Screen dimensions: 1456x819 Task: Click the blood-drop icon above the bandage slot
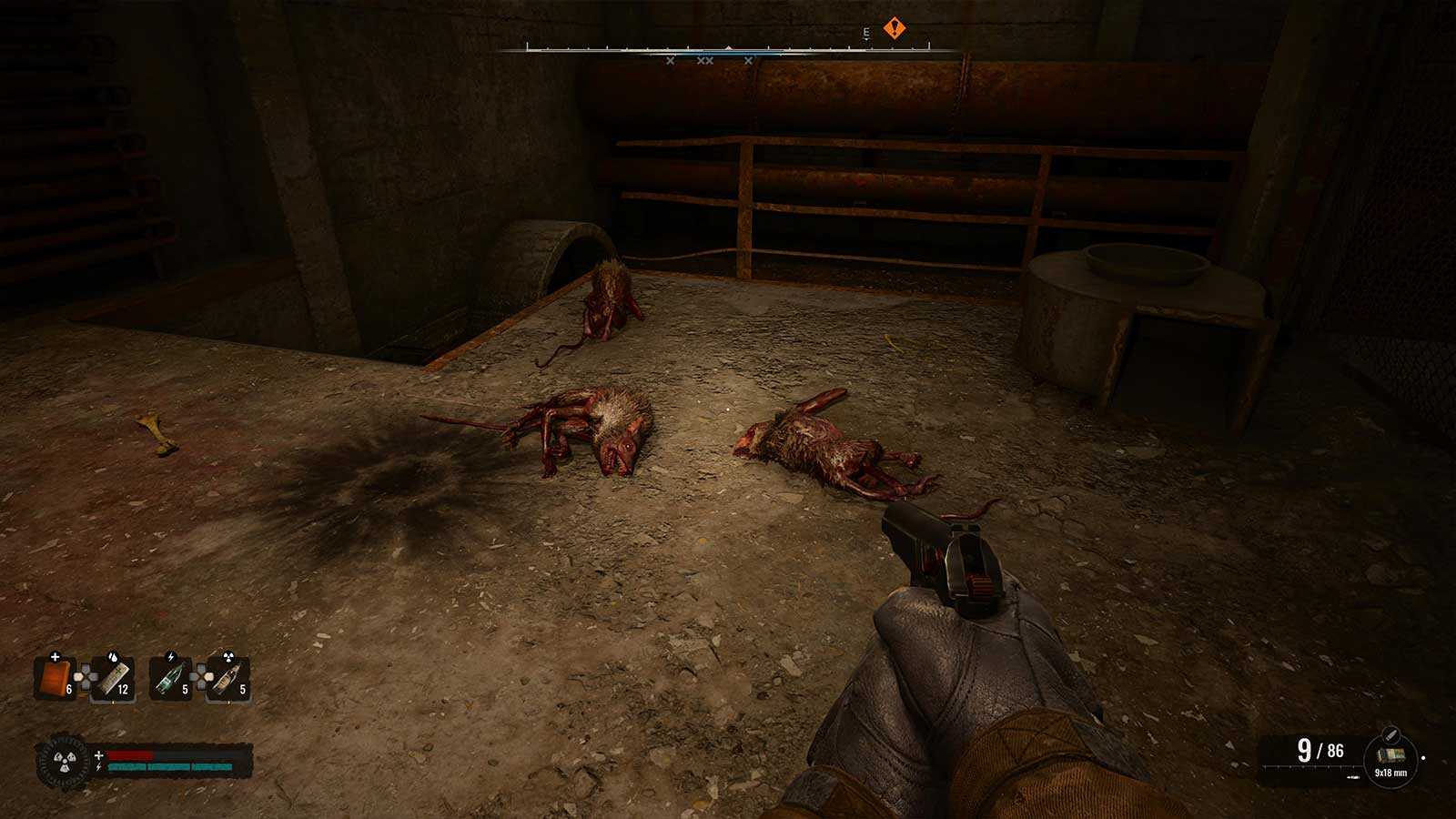click(x=113, y=657)
